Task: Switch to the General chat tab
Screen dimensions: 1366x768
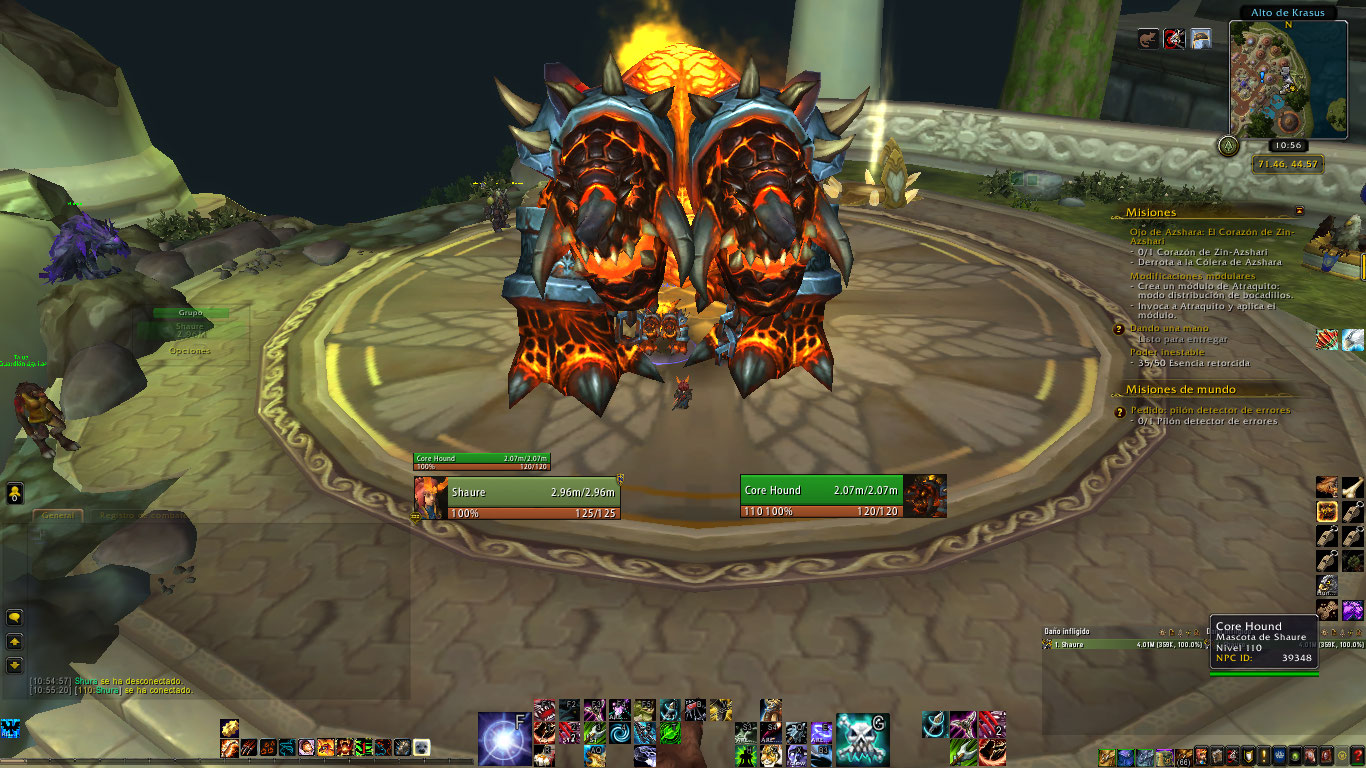Action: point(57,516)
